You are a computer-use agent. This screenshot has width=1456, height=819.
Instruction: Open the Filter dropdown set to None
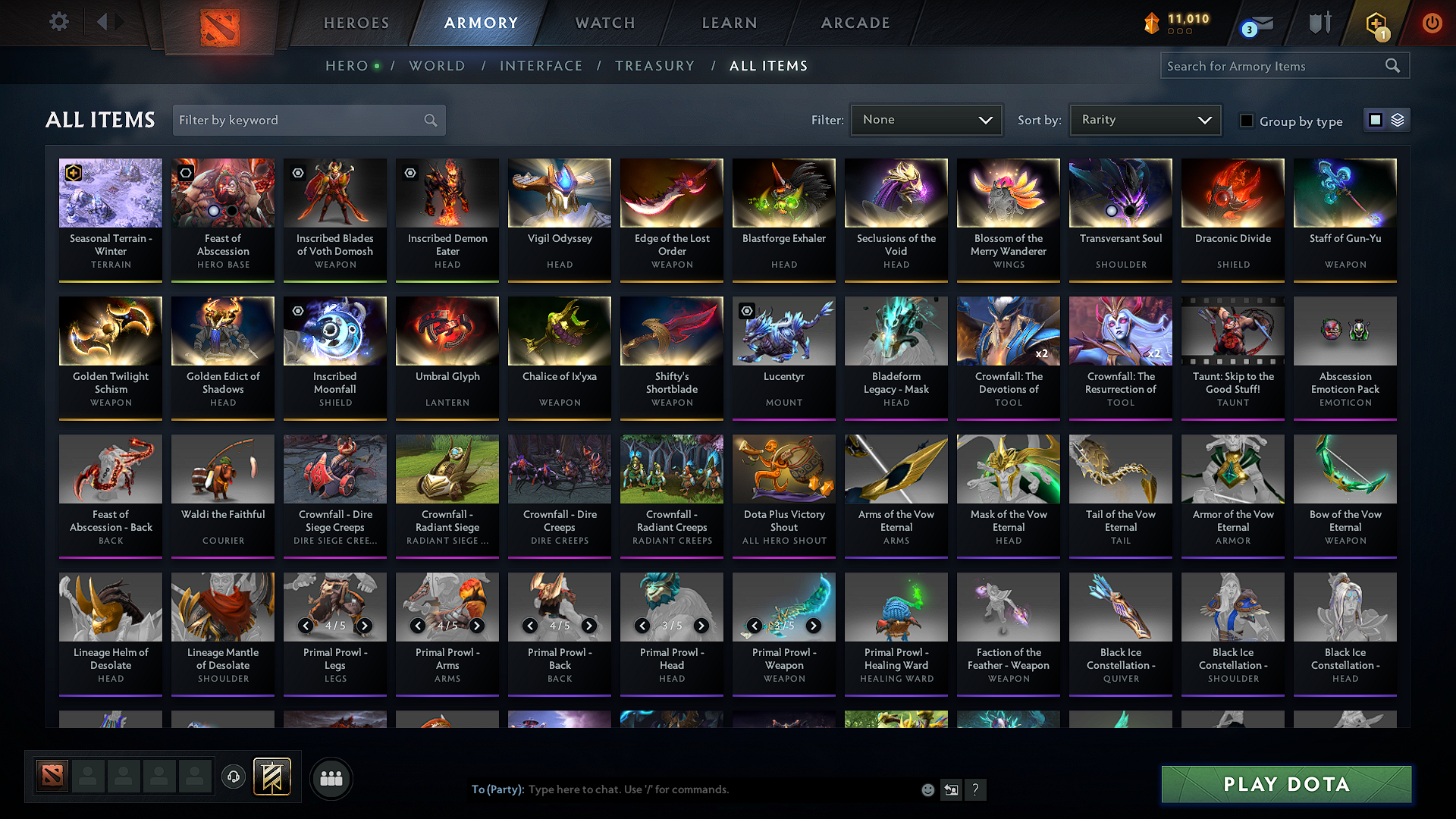pyautogui.click(x=926, y=119)
